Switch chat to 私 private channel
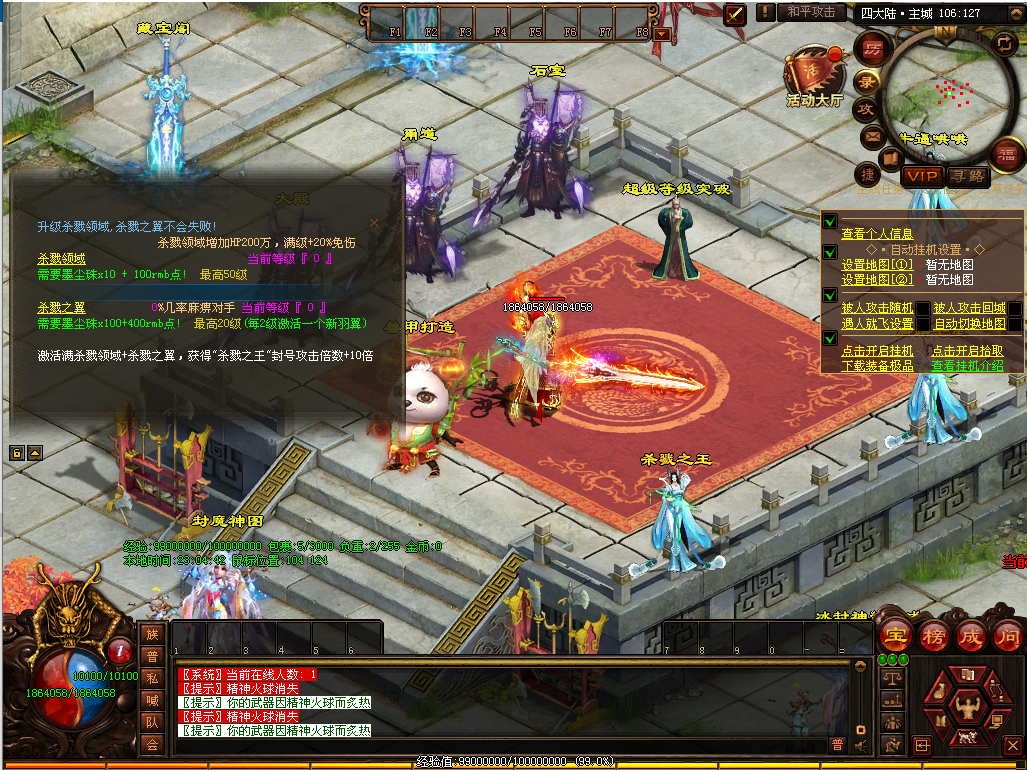1027x770 pixels. (x=152, y=677)
